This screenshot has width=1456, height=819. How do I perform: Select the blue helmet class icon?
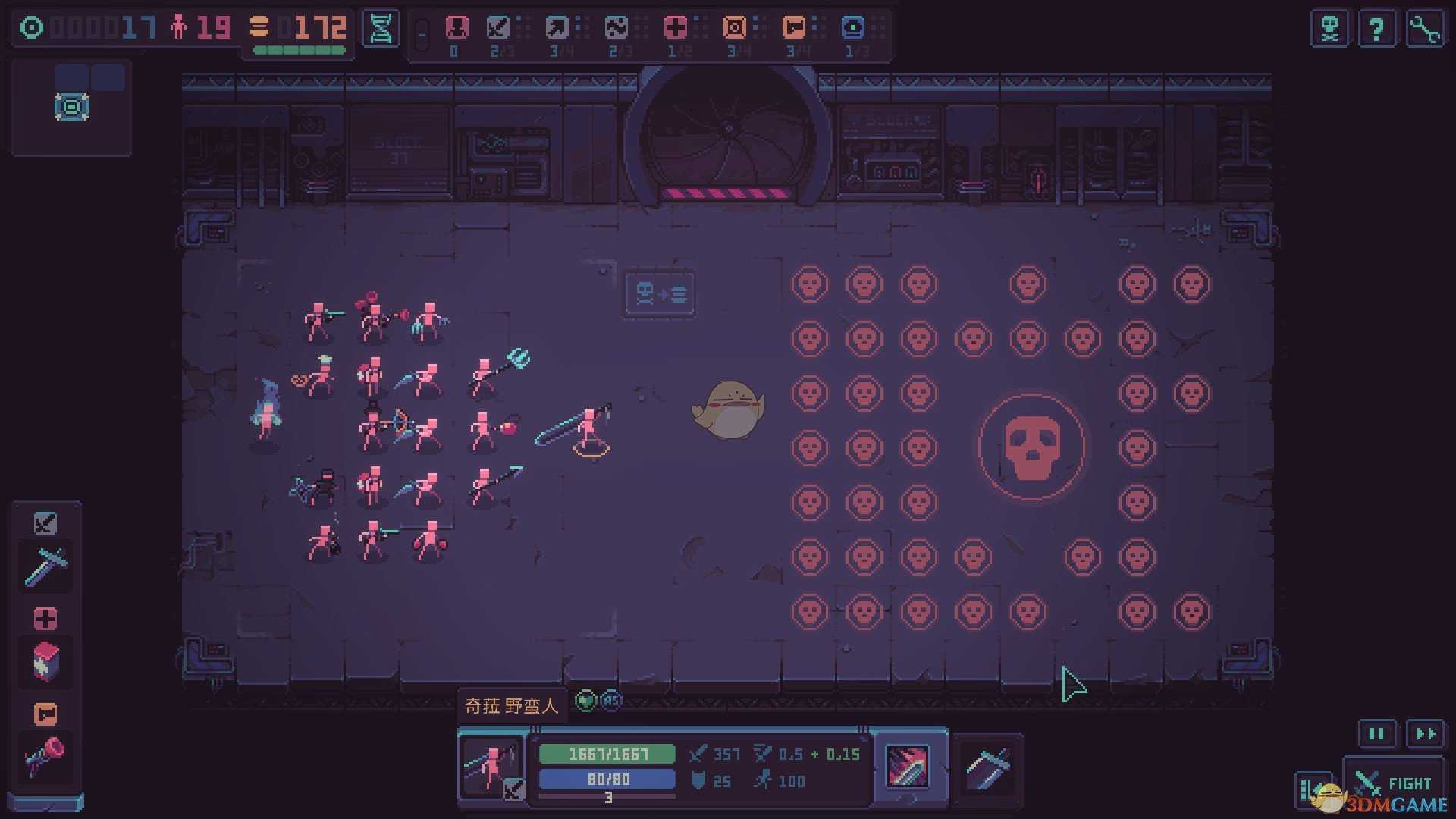[853, 28]
